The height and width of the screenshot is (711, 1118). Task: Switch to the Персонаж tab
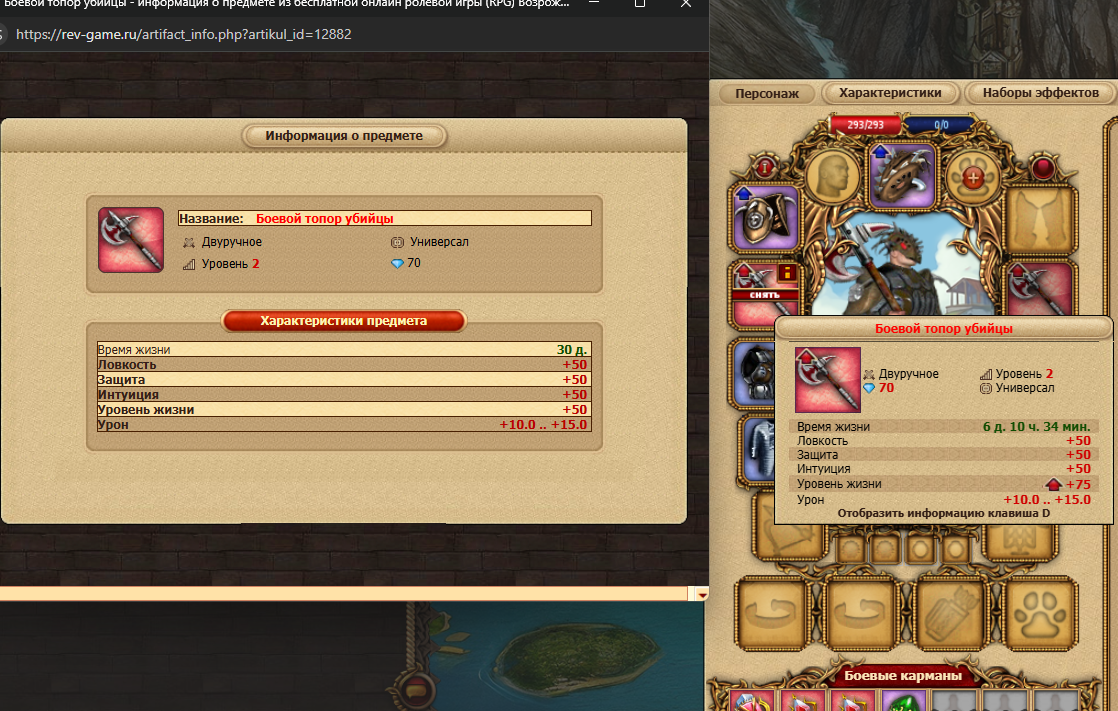coord(767,93)
